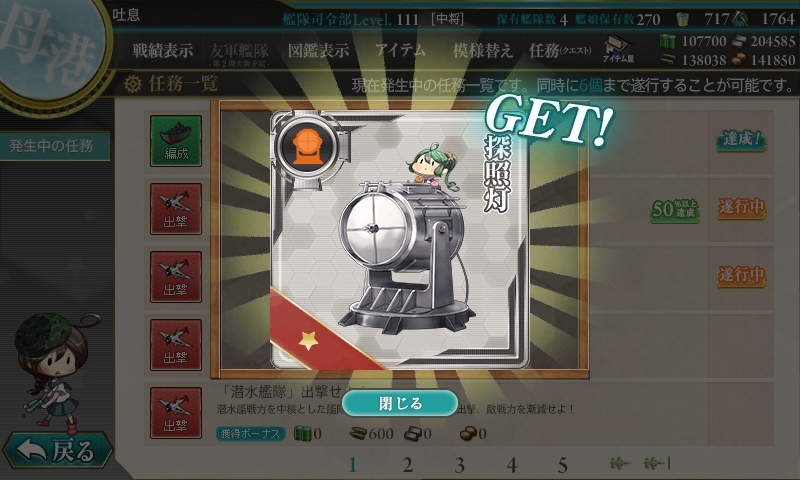Go to quest page 3
Viewport: 800px width, 480px height.
[459, 465]
